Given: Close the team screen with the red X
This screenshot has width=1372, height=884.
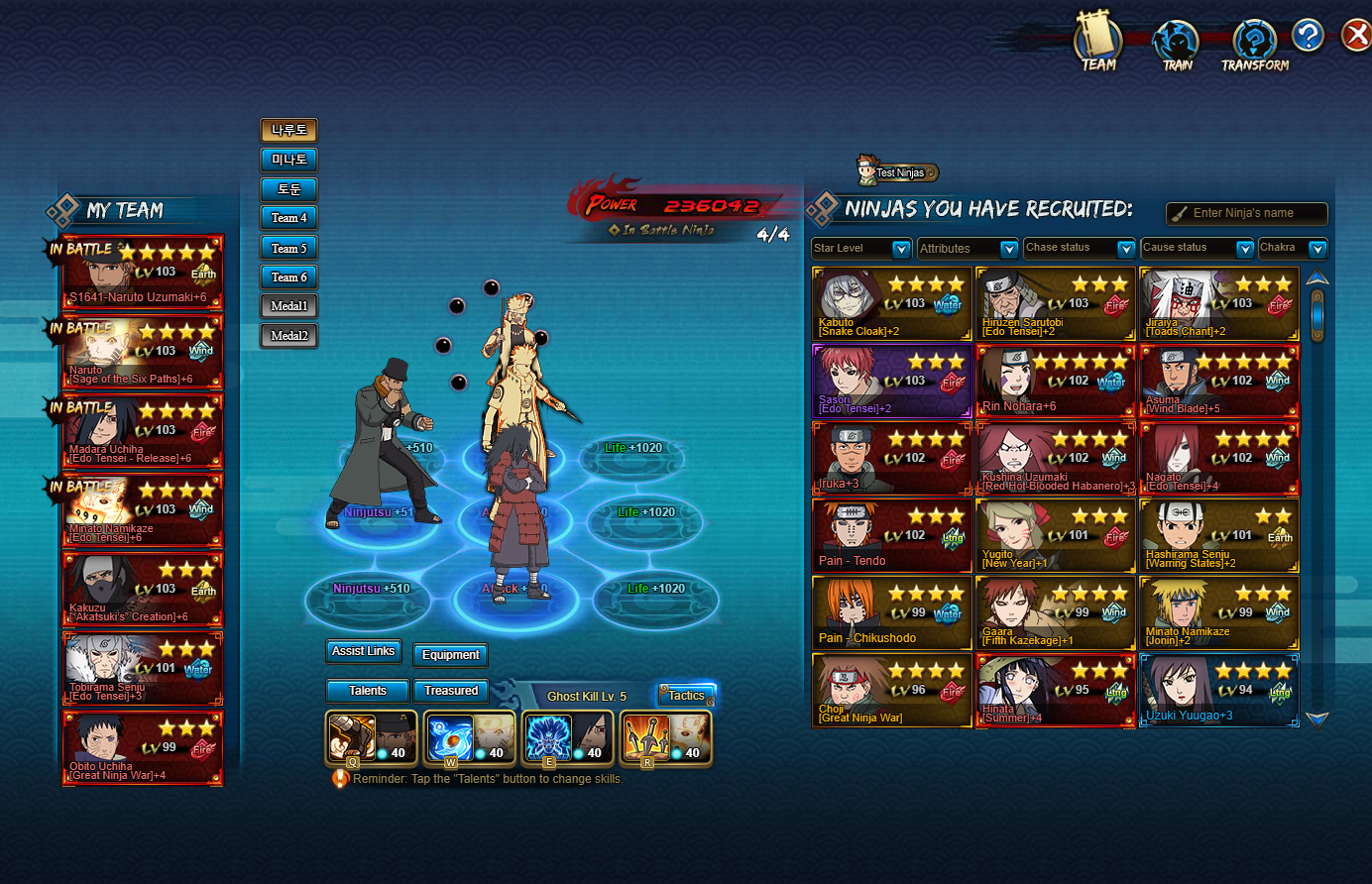Looking at the screenshot, I should (1354, 37).
